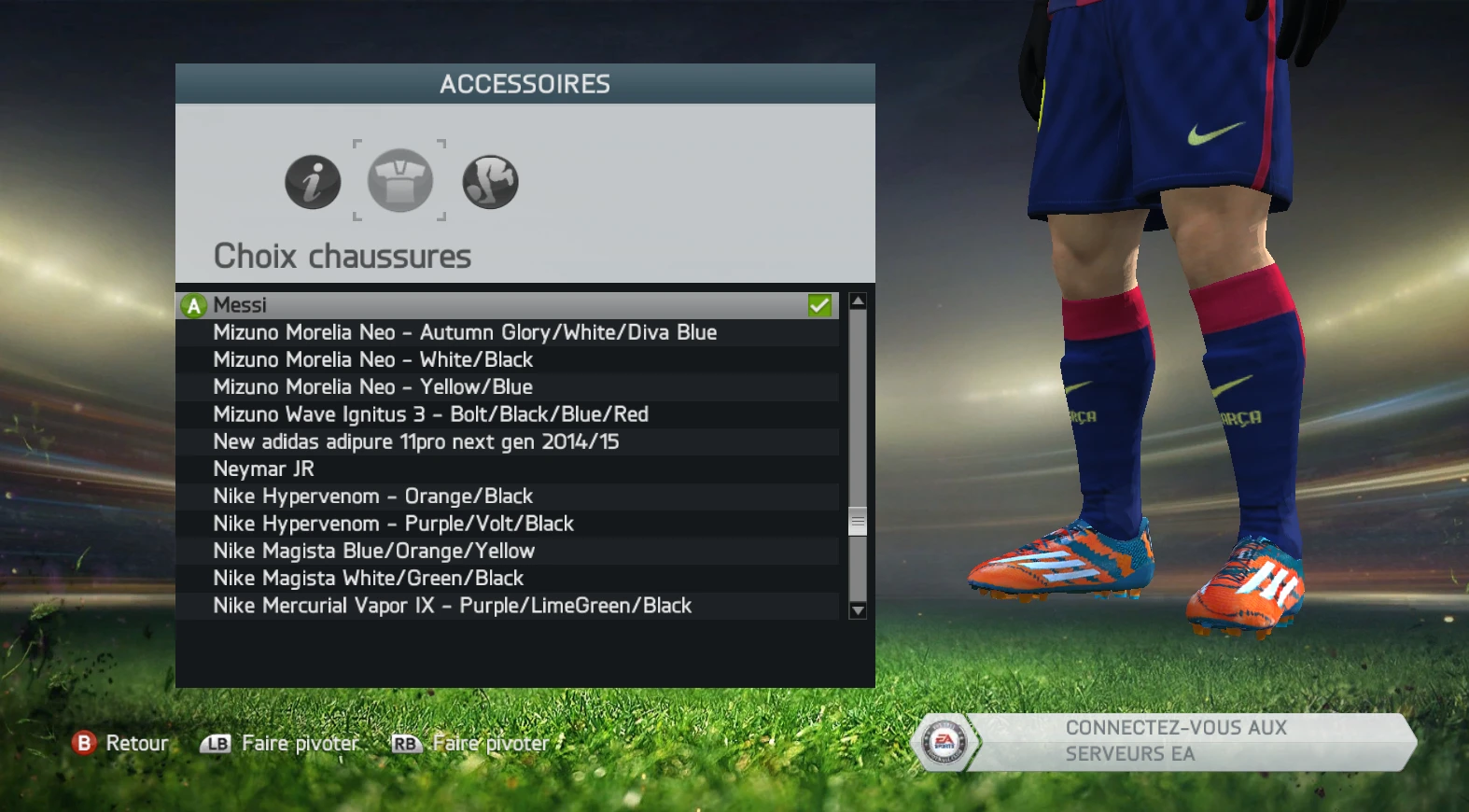Select Neymar JR from the boots list

click(x=264, y=469)
